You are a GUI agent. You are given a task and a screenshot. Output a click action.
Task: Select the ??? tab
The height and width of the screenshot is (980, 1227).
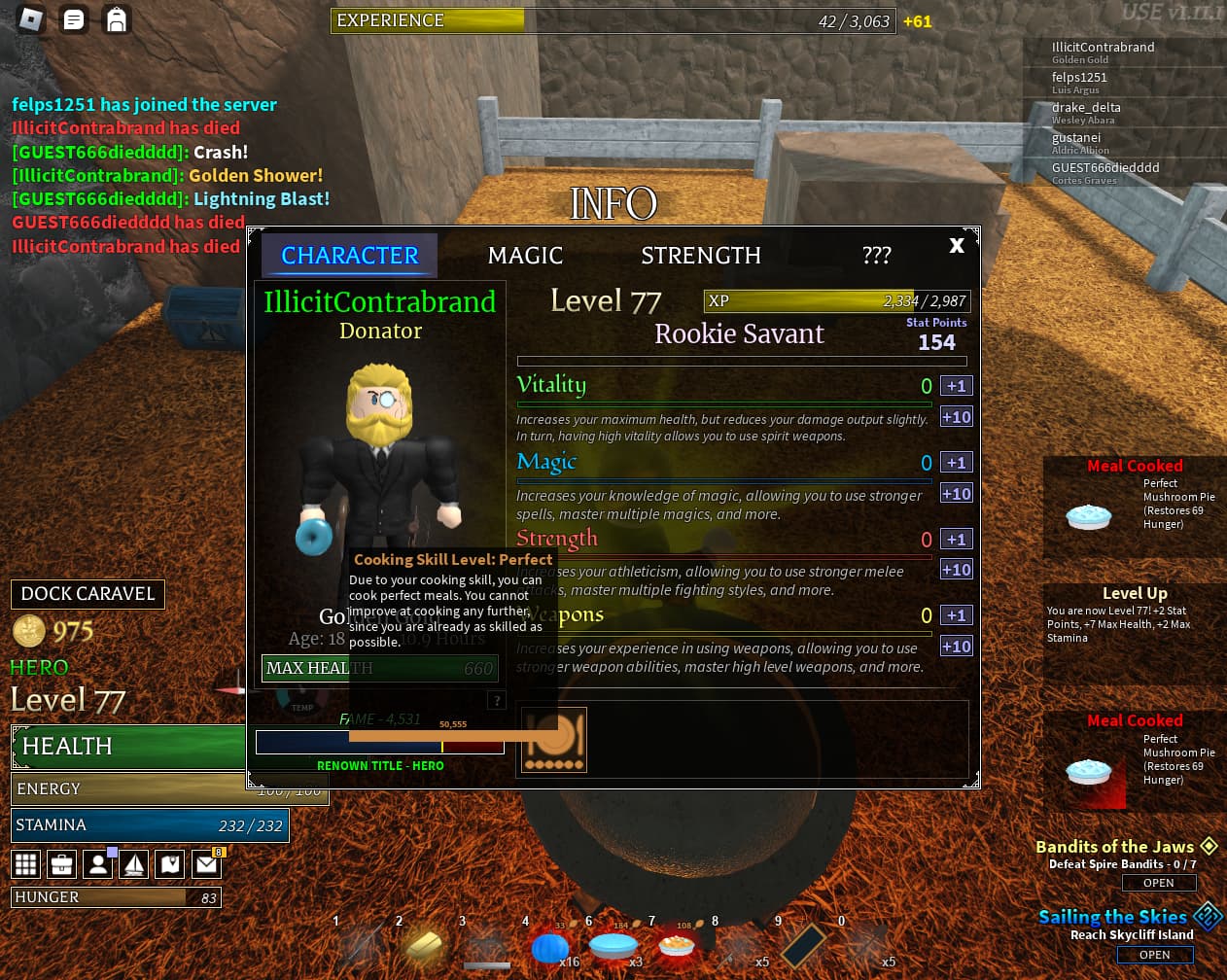[x=876, y=256]
